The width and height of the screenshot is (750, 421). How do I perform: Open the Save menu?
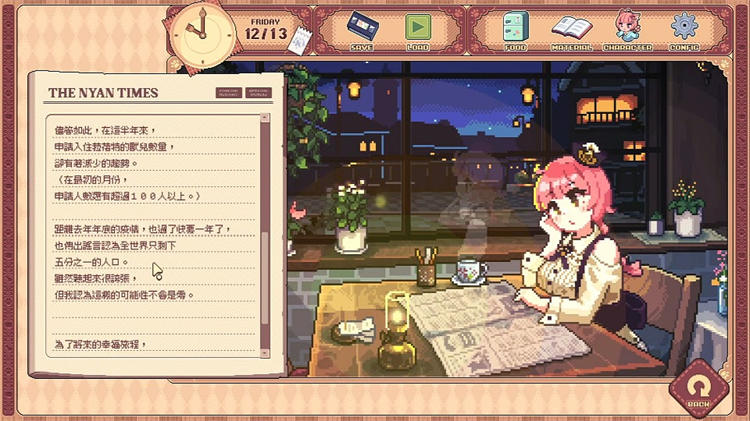point(362,28)
